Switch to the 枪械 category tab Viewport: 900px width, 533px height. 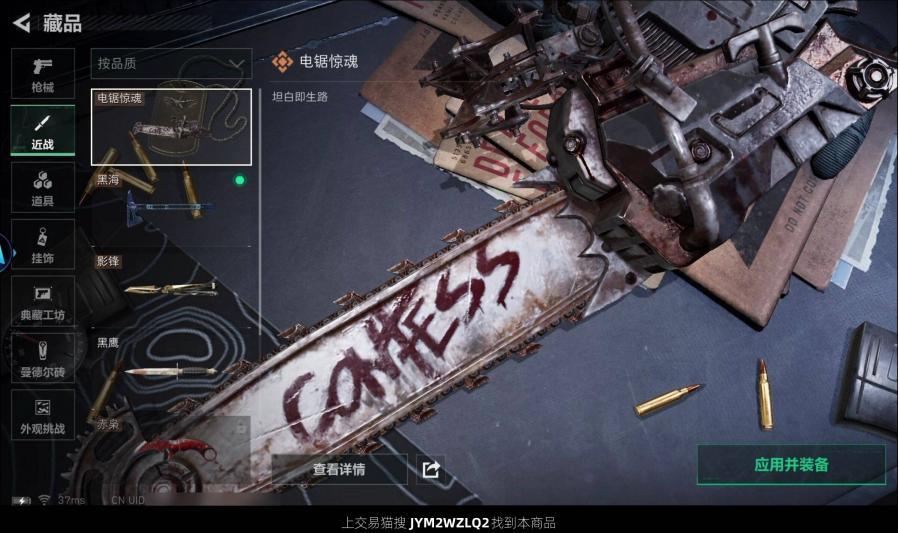click(x=42, y=73)
